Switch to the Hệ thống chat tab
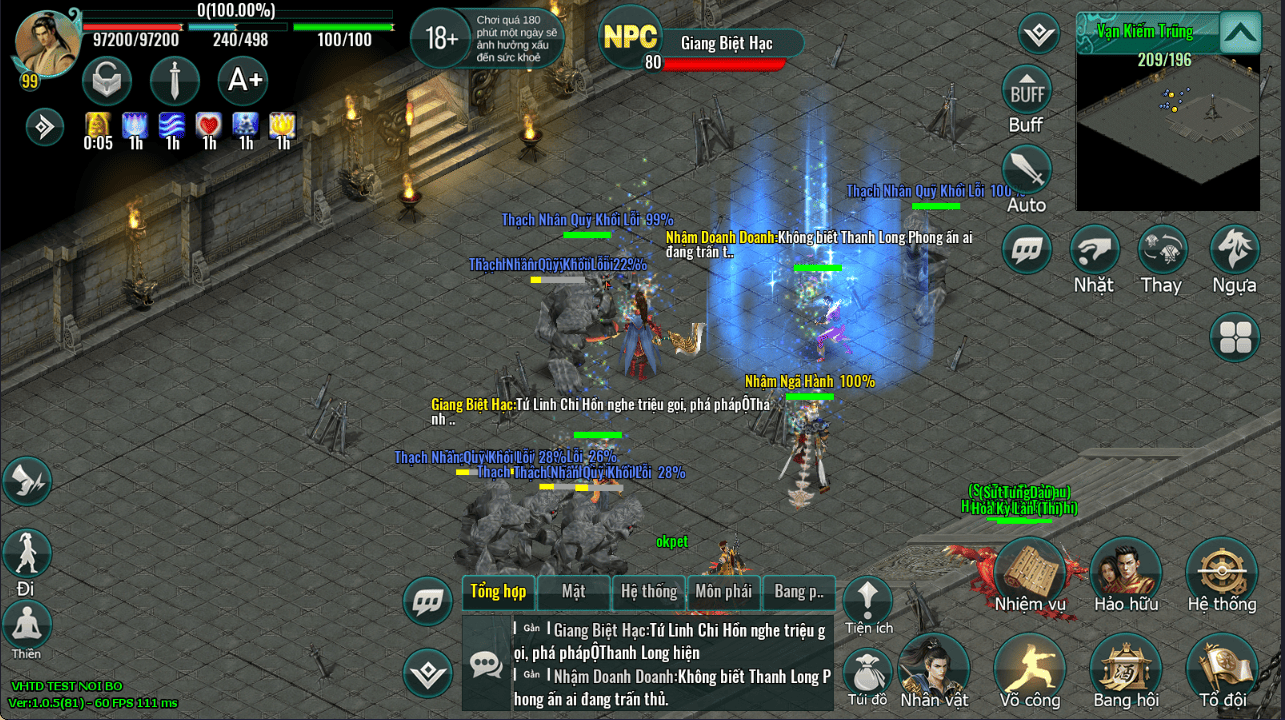This screenshot has height=720, width=1285. tap(649, 591)
